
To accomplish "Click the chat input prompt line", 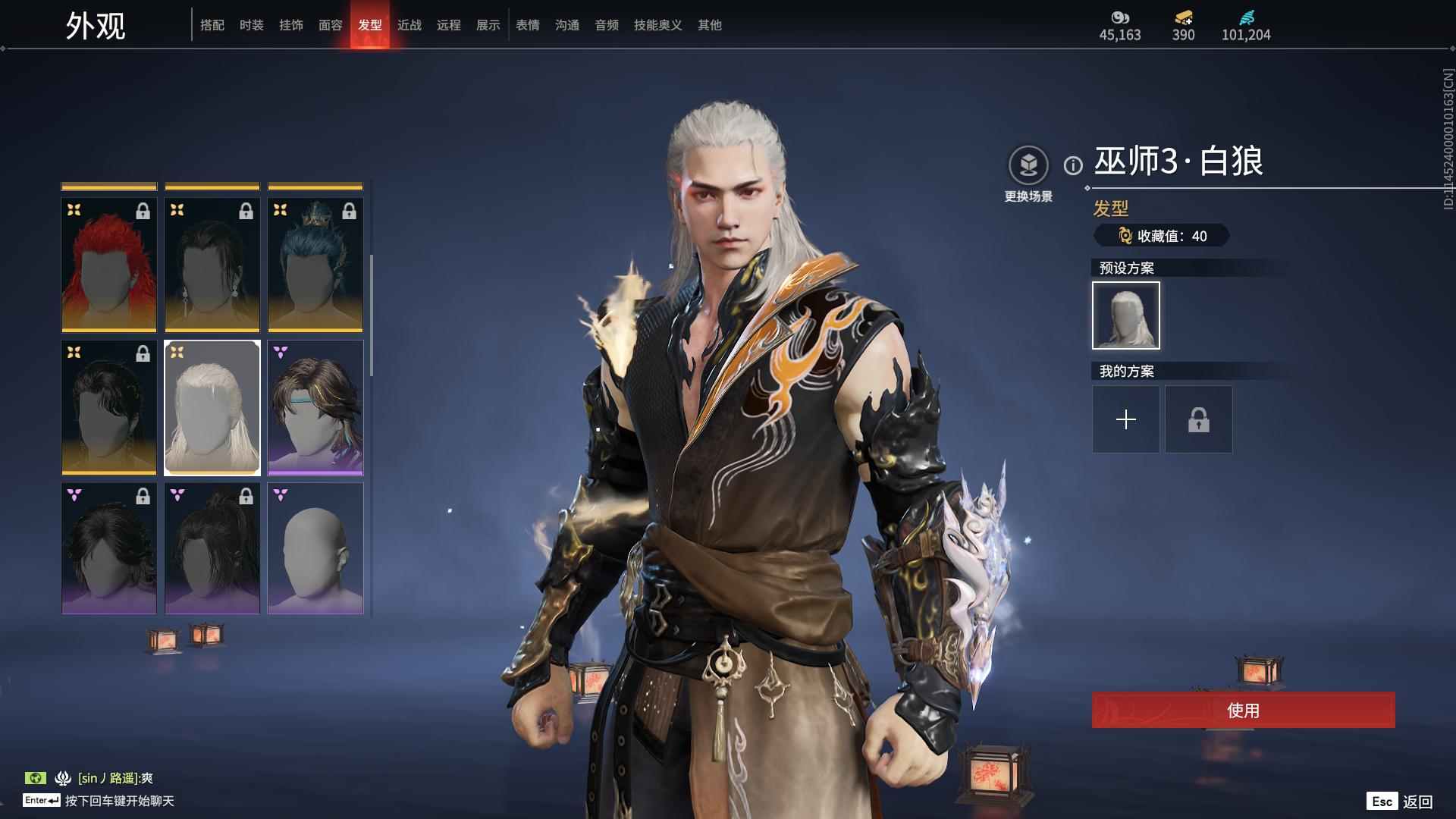I will [119, 801].
